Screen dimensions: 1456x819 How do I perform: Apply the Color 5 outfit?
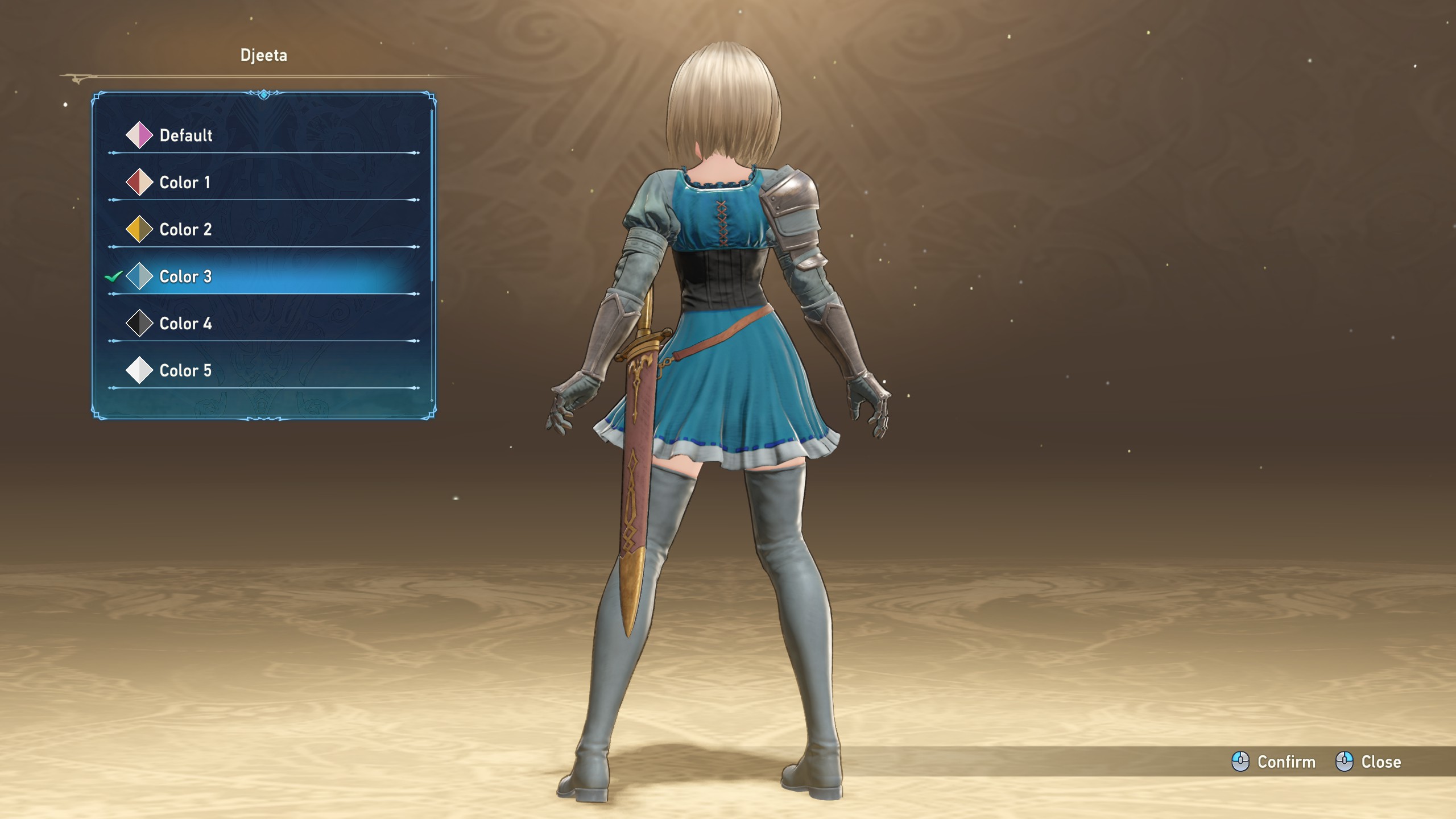(185, 371)
